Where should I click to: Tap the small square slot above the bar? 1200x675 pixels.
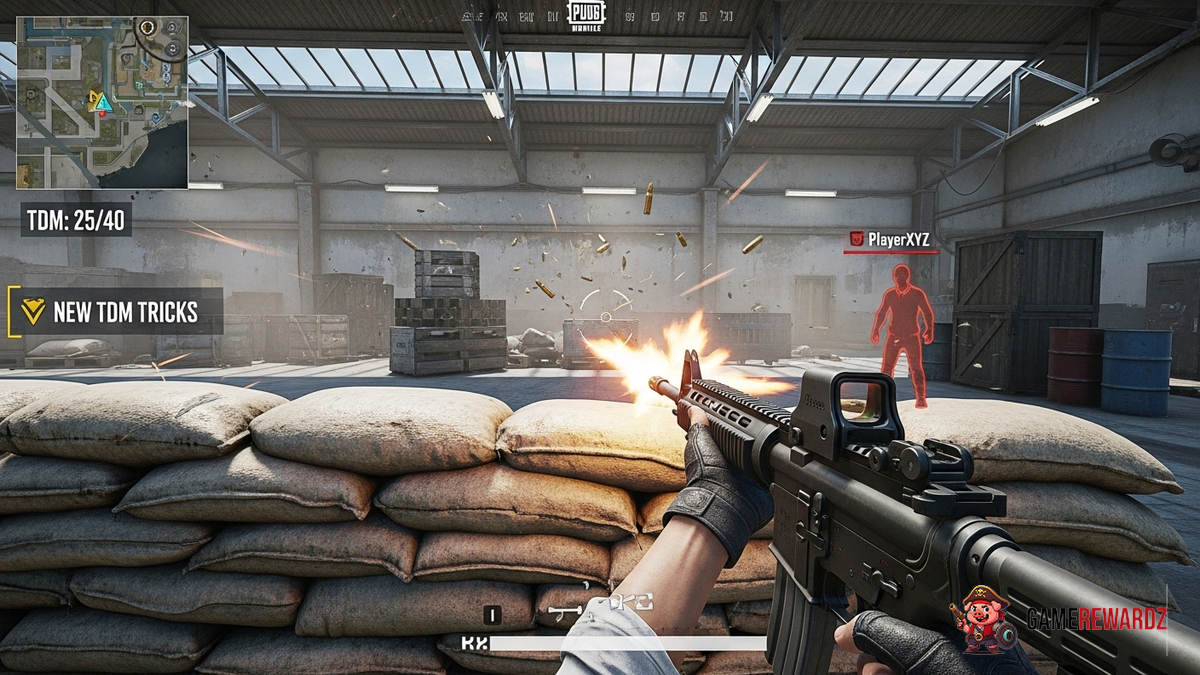click(x=492, y=615)
